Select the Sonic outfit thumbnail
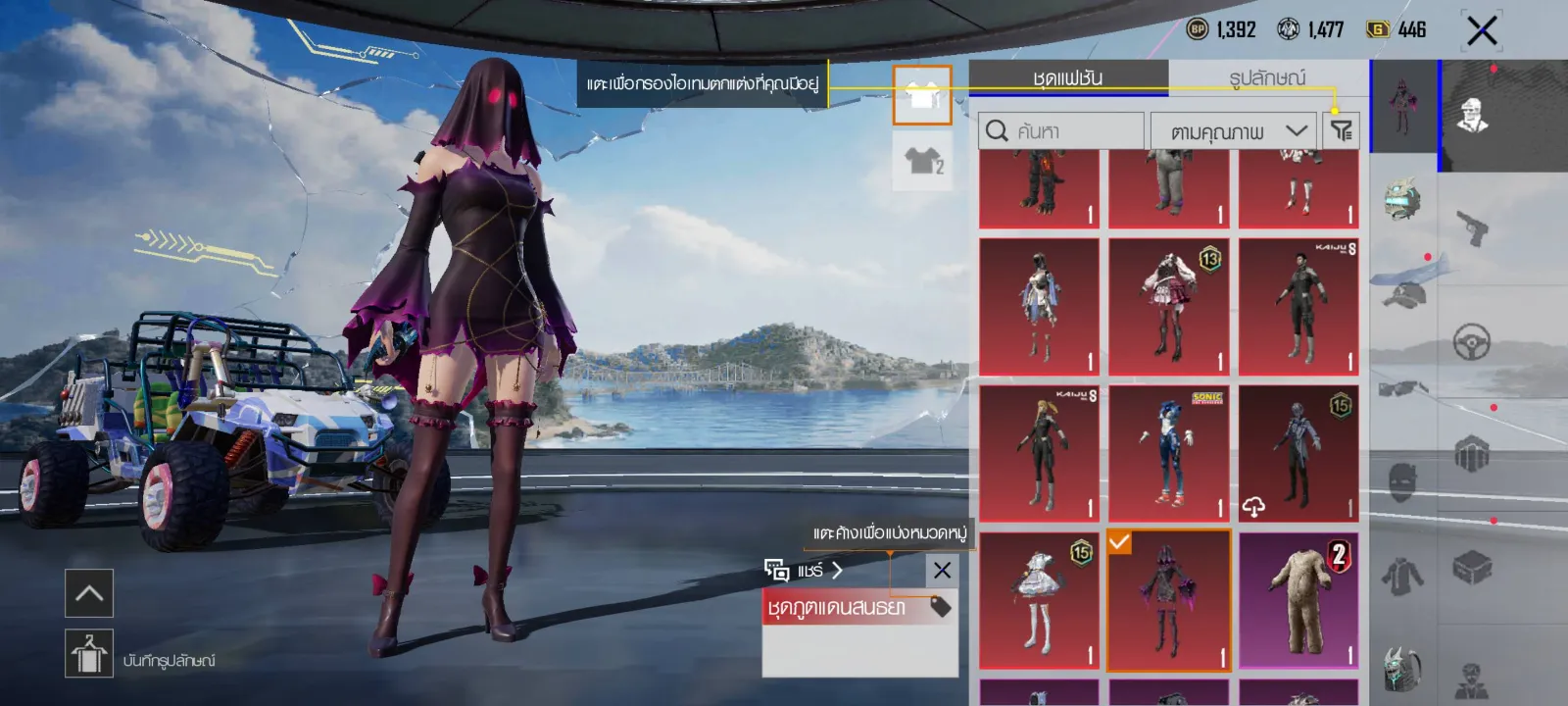 pos(1168,452)
